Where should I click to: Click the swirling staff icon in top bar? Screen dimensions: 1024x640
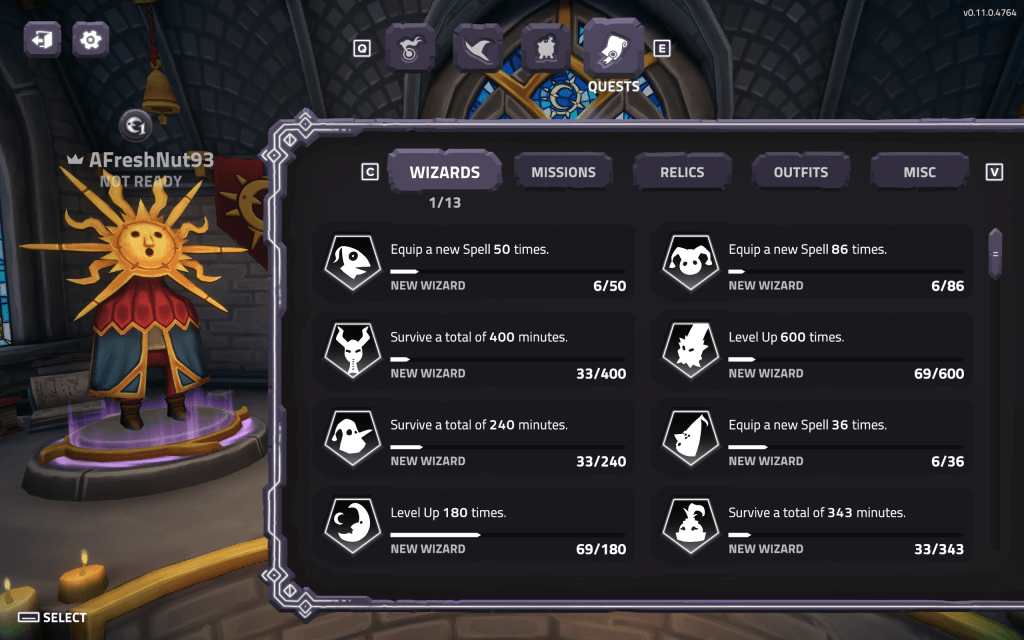[410, 47]
